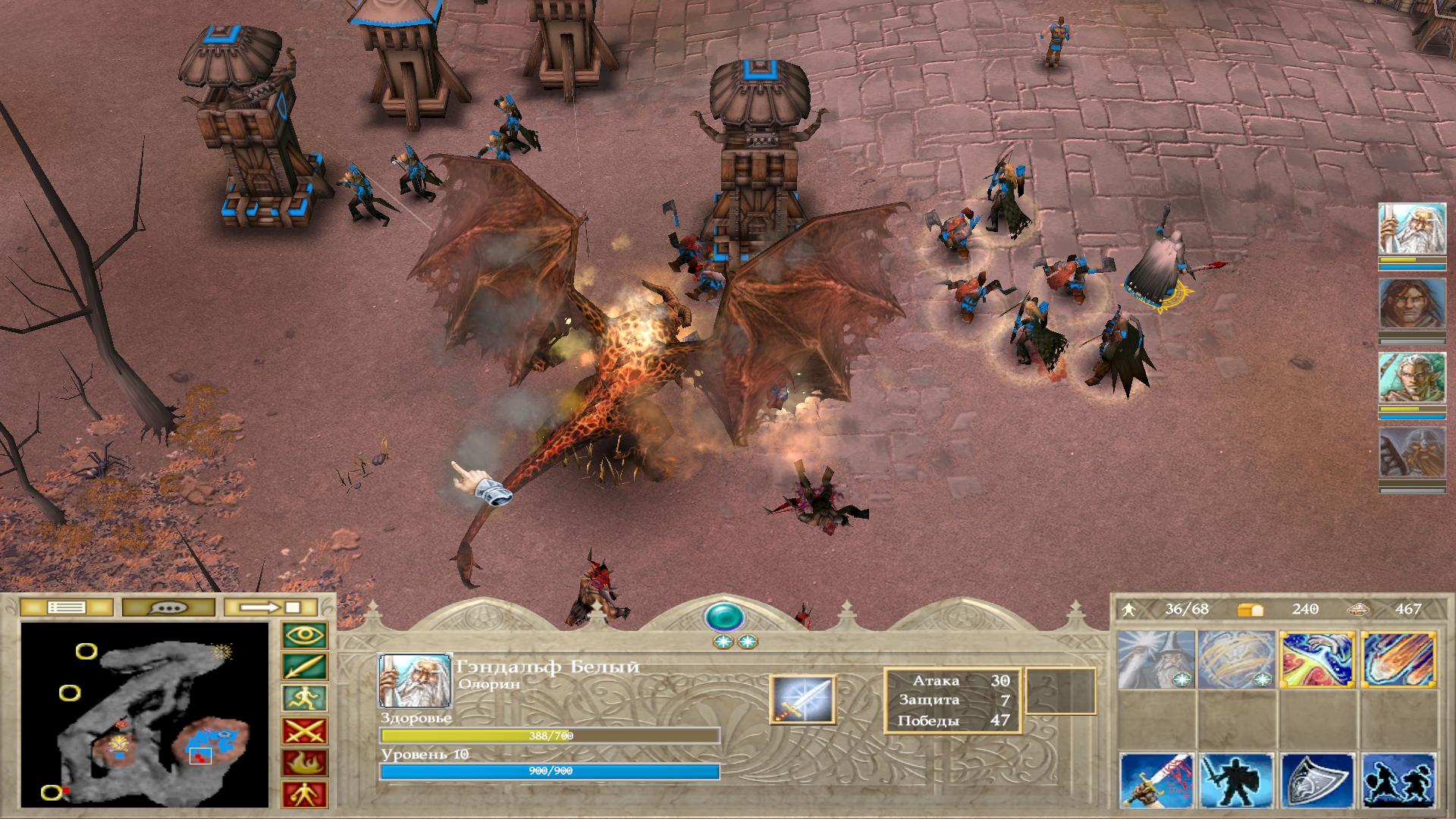The width and height of the screenshot is (1456, 819).
Task: Click the minimap to move the view
Action: click(x=144, y=714)
